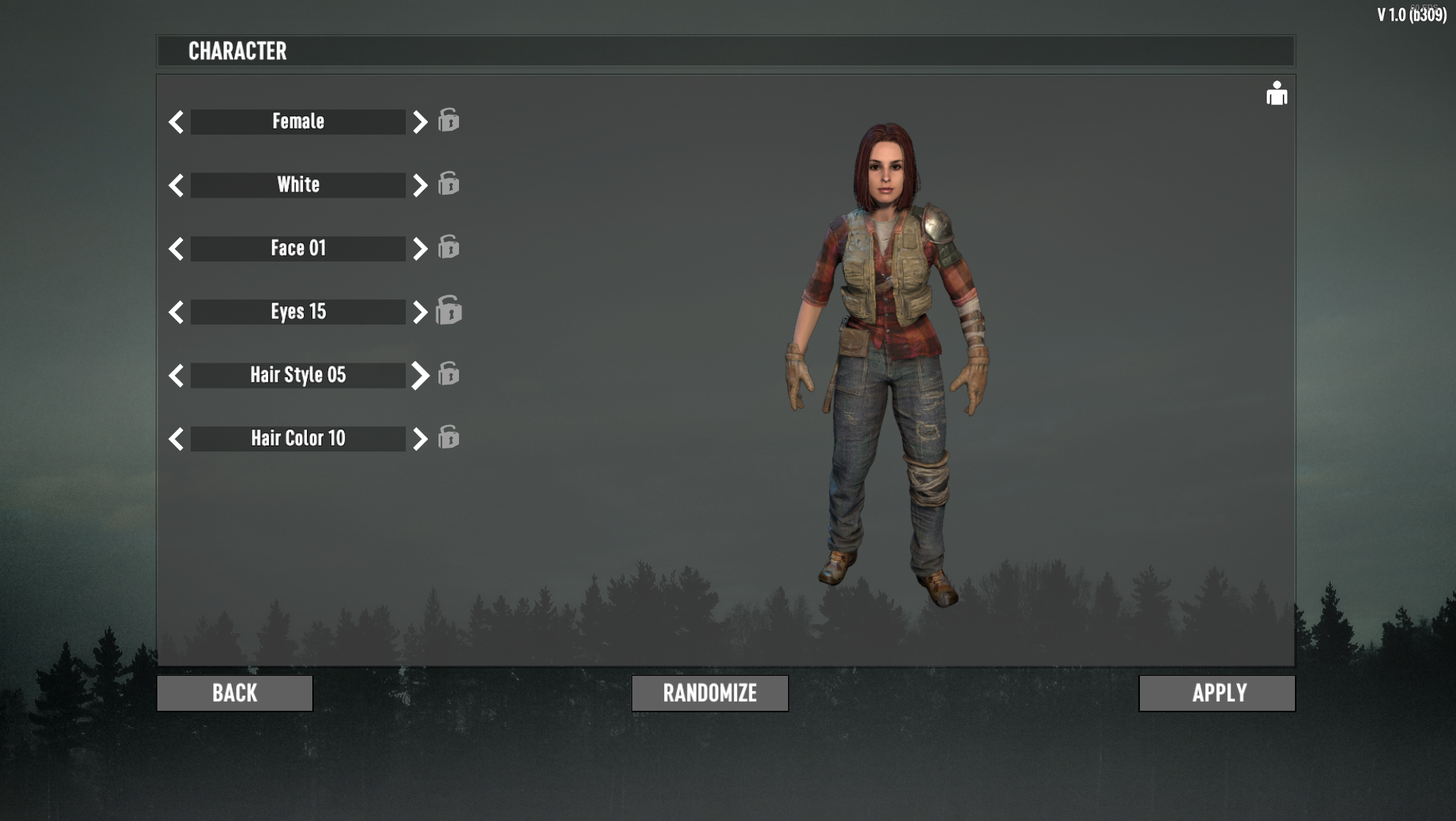Select previous race before White
This screenshot has height=821, width=1456.
pyautogui.click(x=176, y=185)
